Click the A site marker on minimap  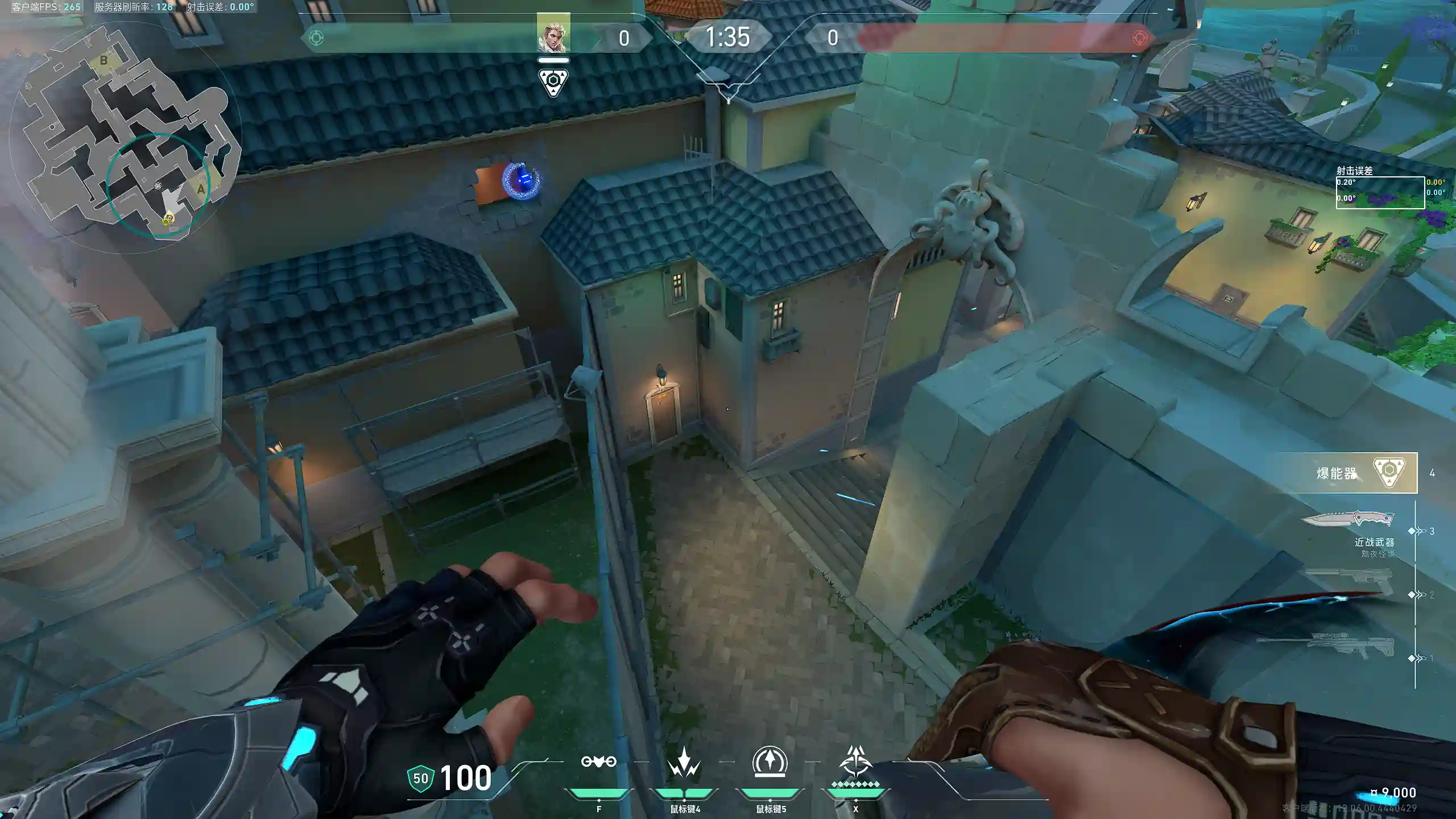point(201,189)
